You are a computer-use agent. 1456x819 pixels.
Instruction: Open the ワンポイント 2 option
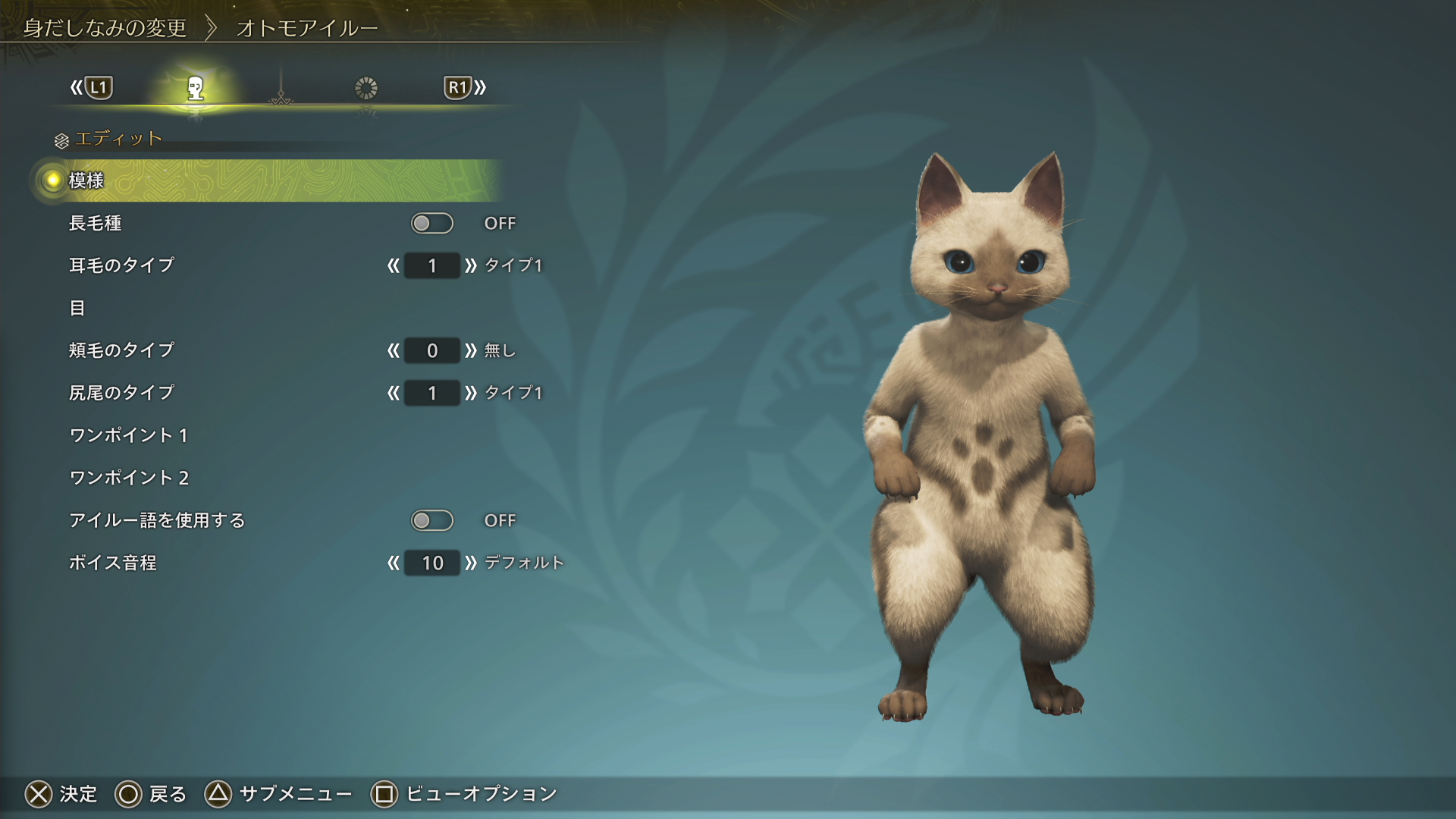(129, 478)
